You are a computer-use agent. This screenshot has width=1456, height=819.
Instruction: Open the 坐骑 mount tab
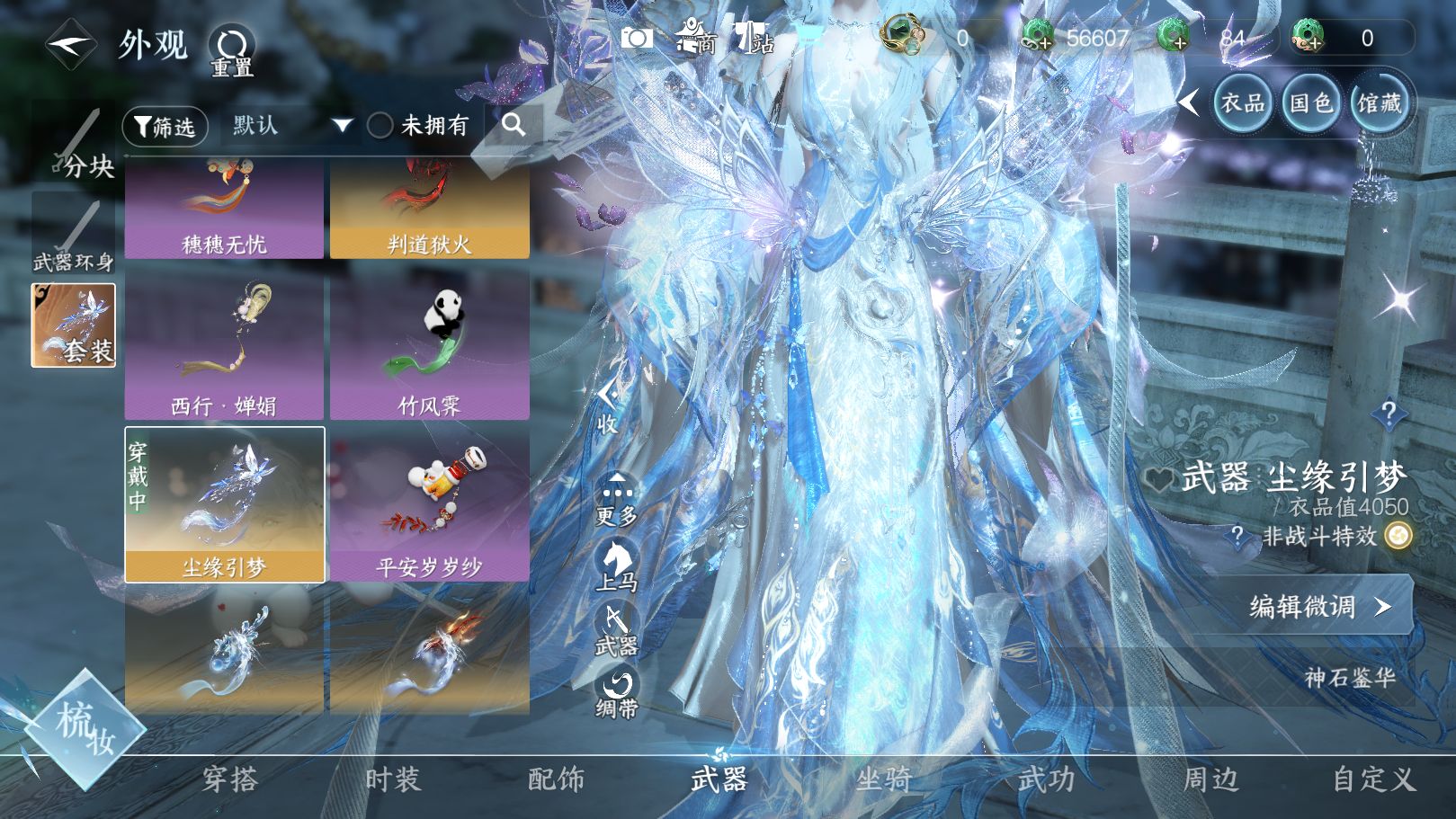coord(883,779)
